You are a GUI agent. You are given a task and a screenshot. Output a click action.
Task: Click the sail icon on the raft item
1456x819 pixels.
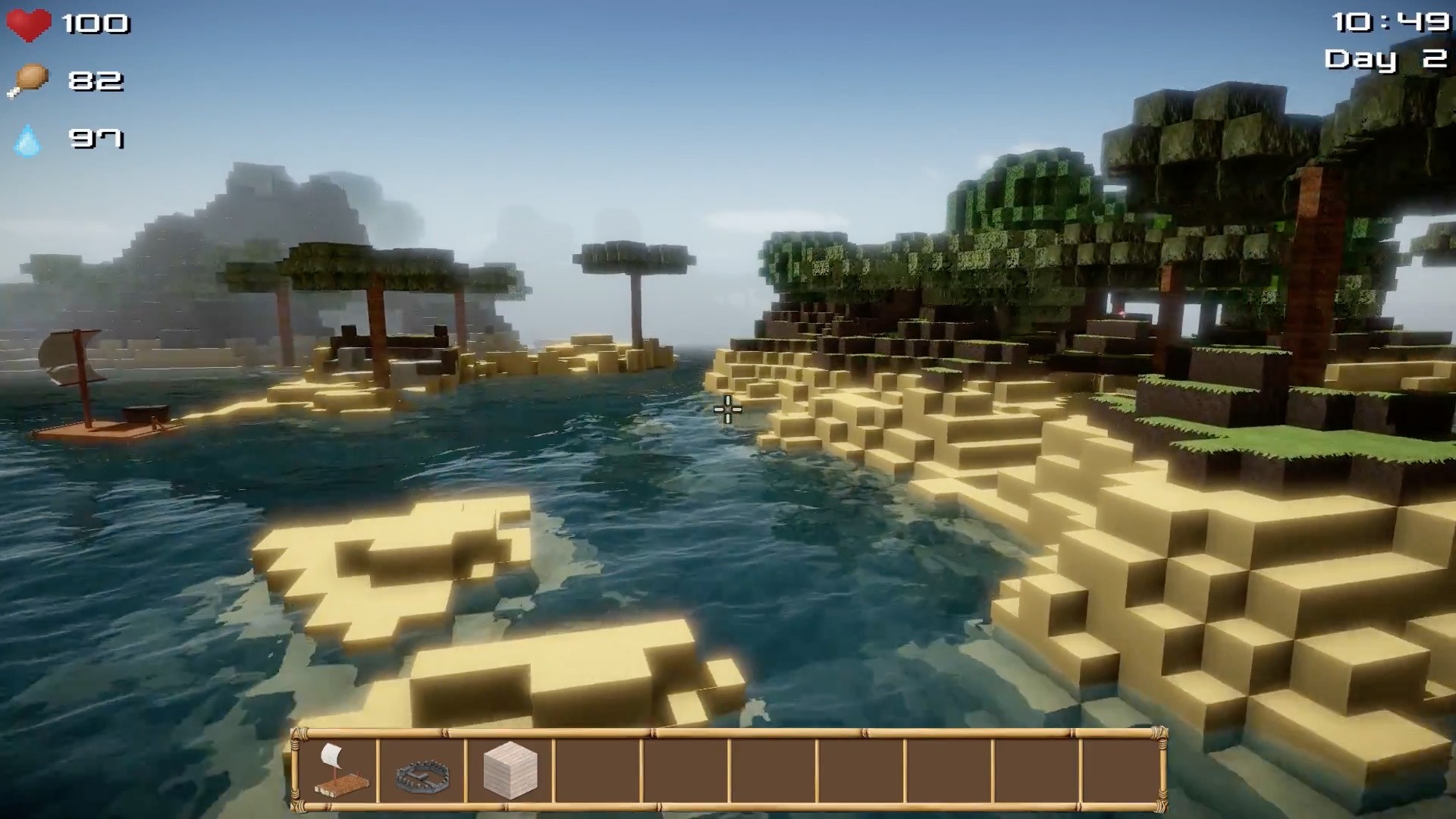pos(332,755)
